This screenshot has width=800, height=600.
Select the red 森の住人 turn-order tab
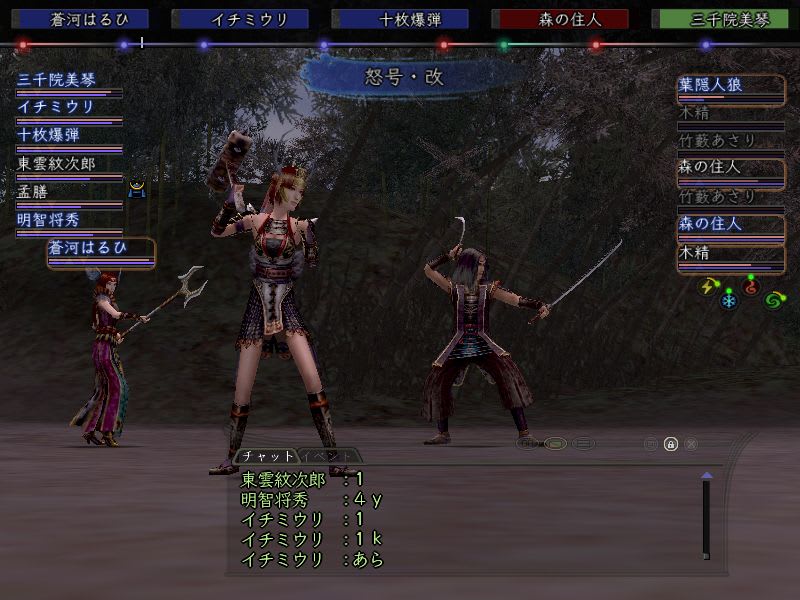[x=560, y=19]
